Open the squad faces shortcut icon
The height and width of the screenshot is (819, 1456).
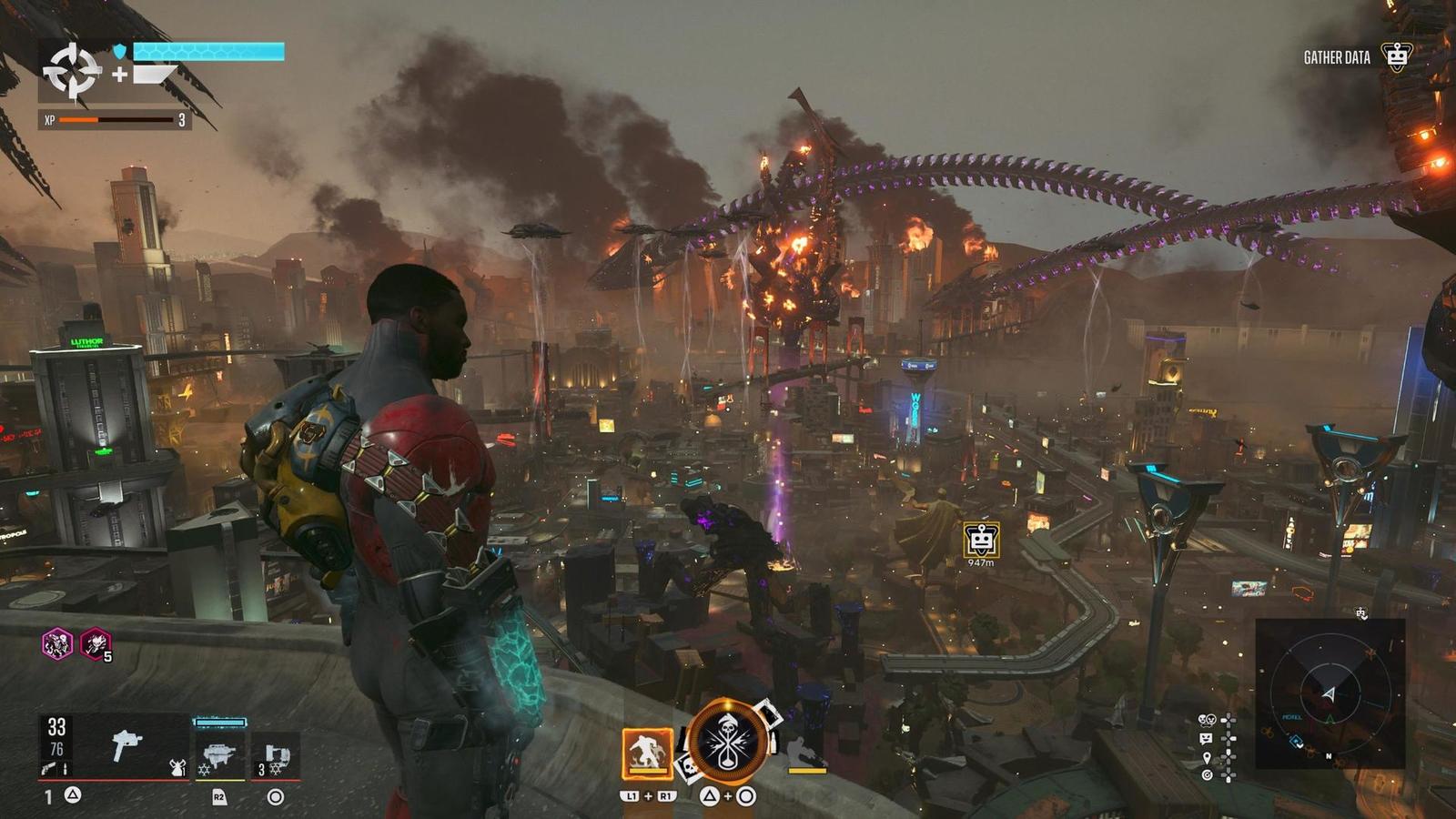[1207, 721]
